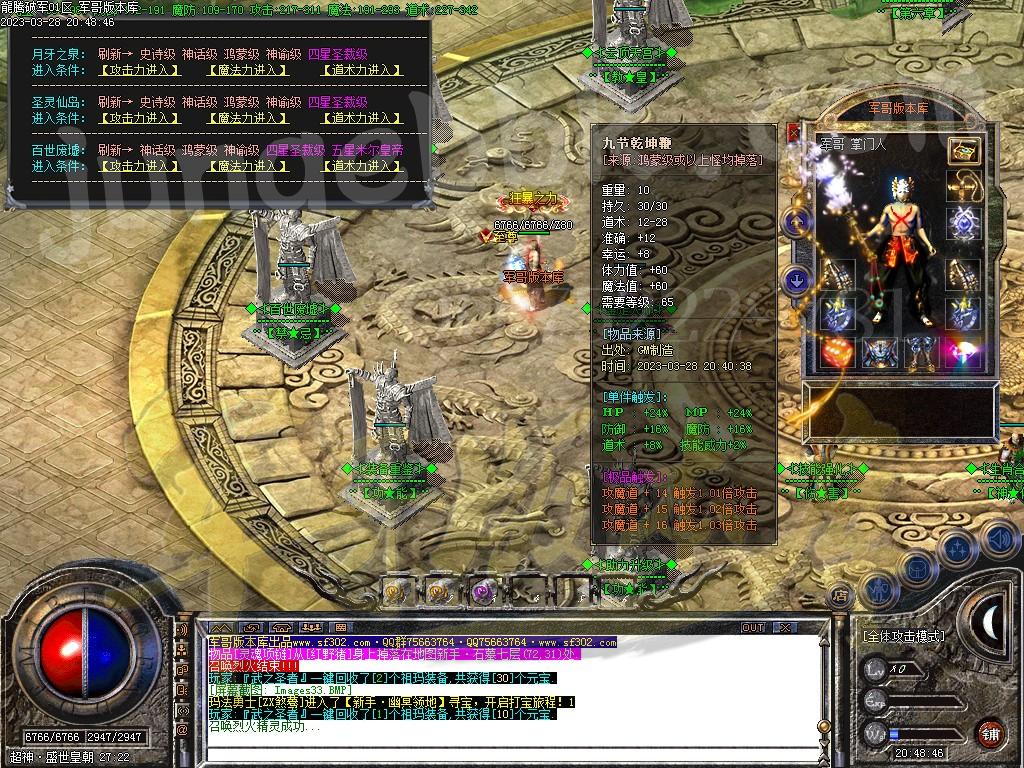The height and width of the screenshot is (768, 1024).
Task: Open the treasure chest icon in equipment panel
Action: click(x=964, y=151)
